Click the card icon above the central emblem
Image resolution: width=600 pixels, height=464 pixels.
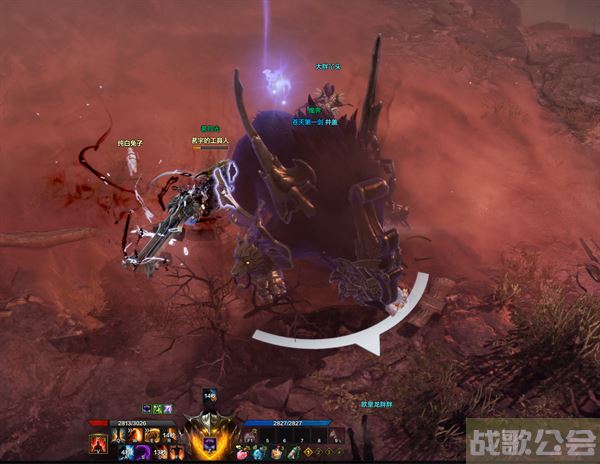(211, 397)
